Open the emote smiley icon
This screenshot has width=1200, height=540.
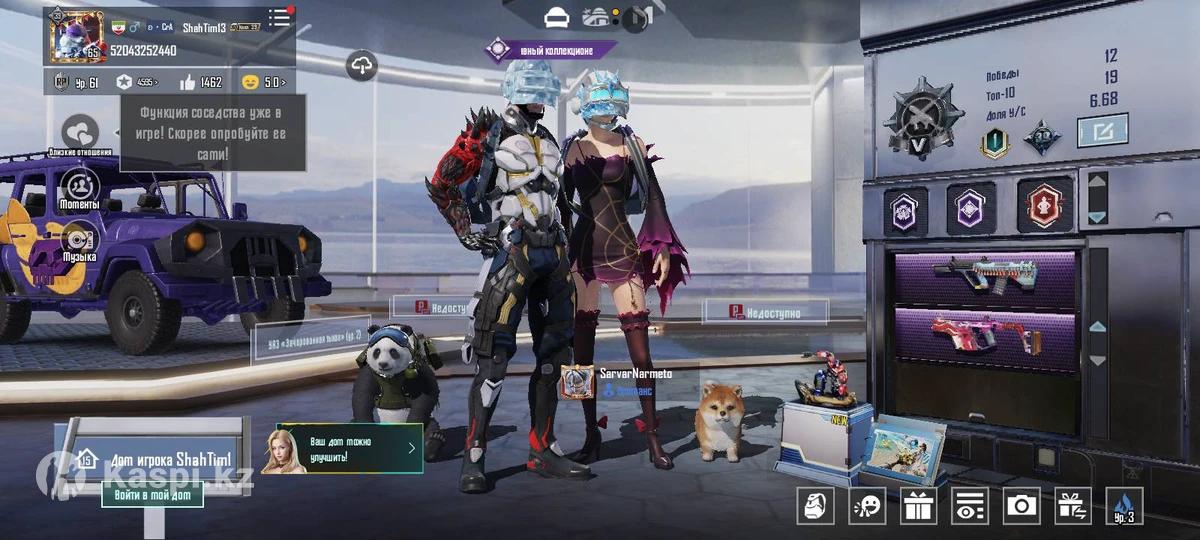tap(866, 506)
